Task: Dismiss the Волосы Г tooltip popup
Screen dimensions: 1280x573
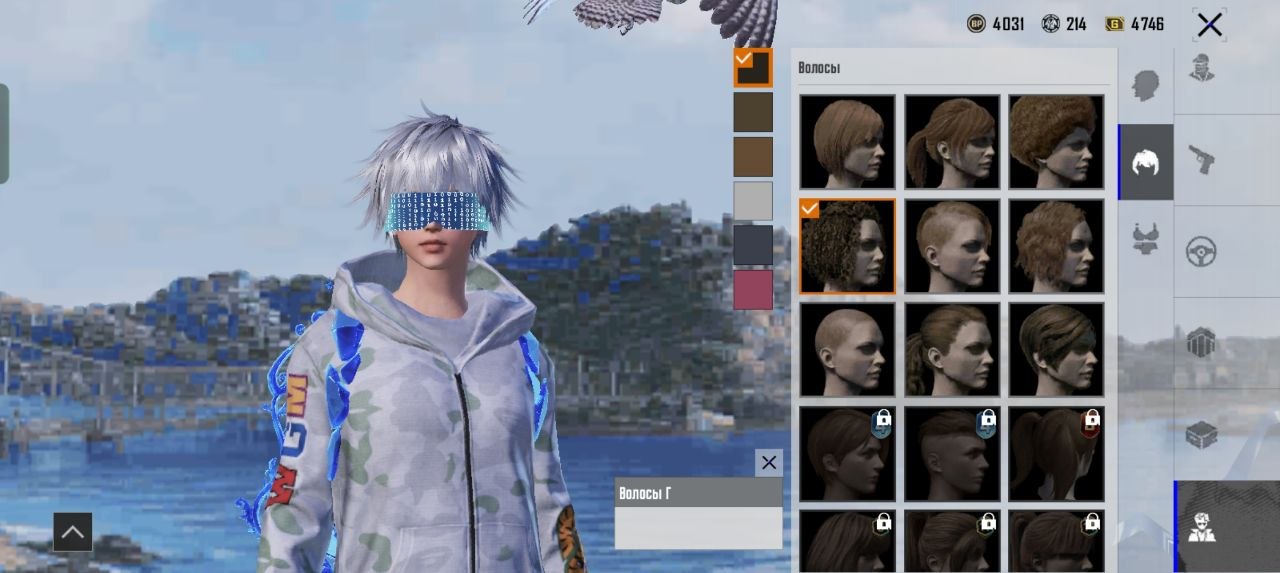Action: pyautogui.click(x=768, y=462)
